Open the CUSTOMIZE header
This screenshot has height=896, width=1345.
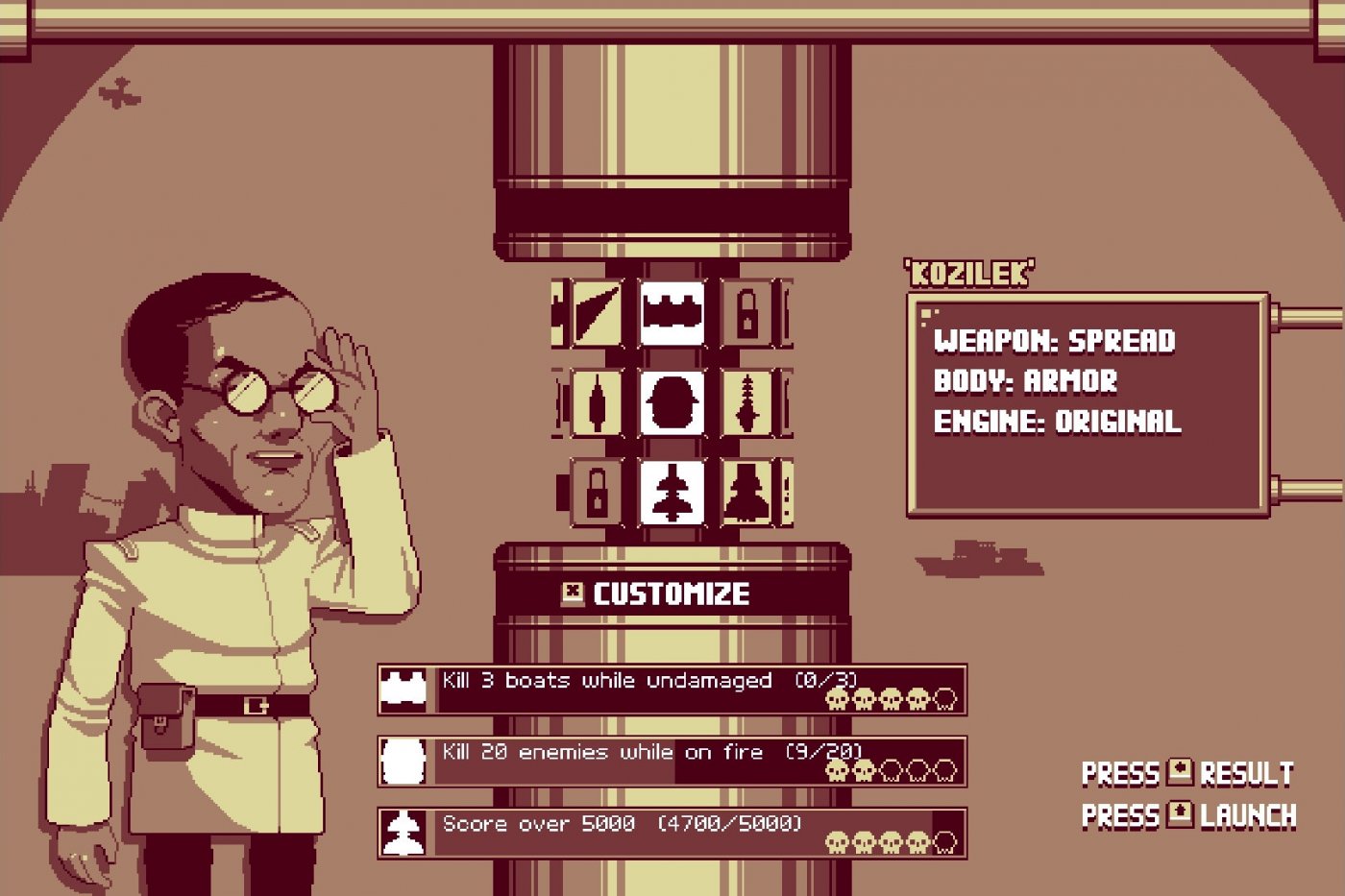coord(671,593)
